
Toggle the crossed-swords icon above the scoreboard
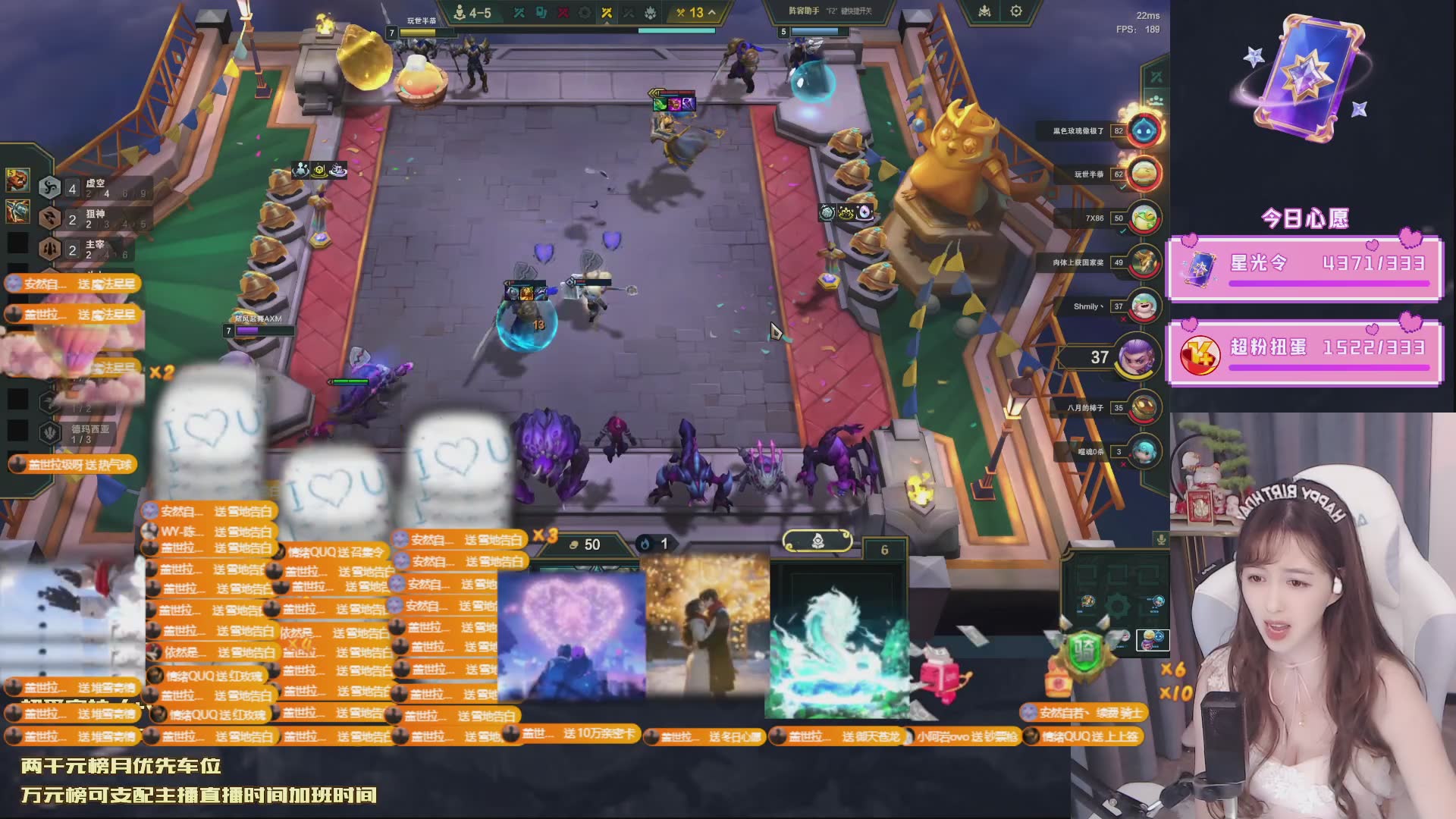click(1156, 77)
